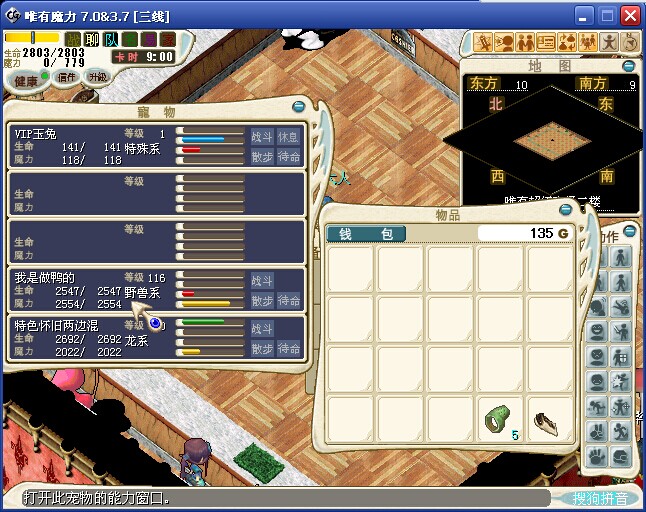Use the open-hand action icon
The height and width of the screenshot is (512, 646).
(x=597, y=456)
